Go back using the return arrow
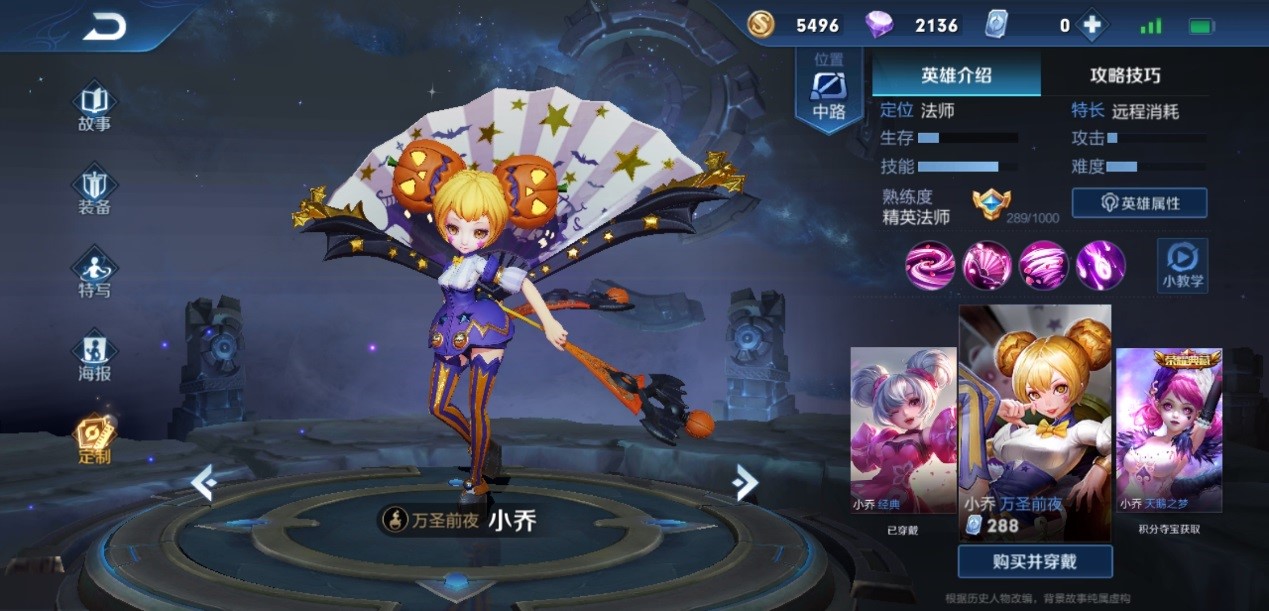This screenshot has height=611, width=1269. click(104, 27)
